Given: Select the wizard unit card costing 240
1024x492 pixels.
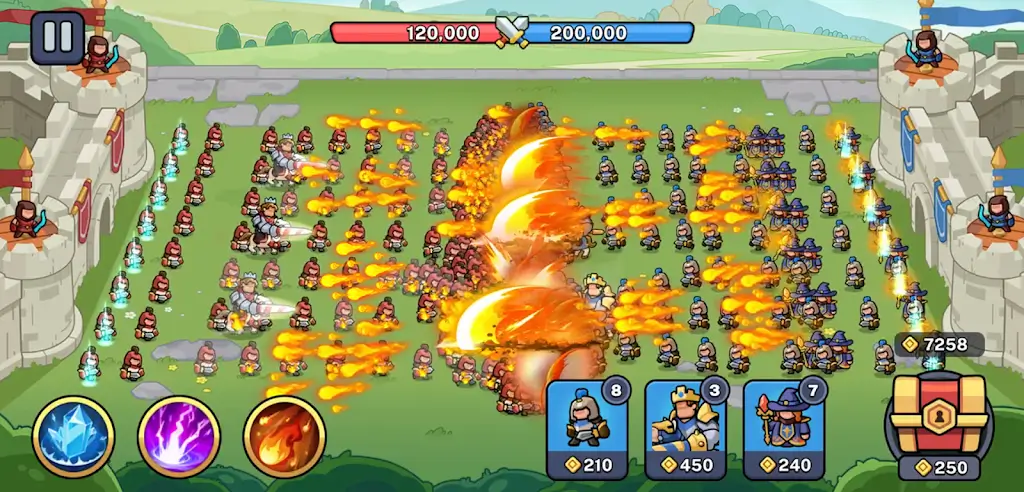Looking at the screenshot, I should point(783,430).
